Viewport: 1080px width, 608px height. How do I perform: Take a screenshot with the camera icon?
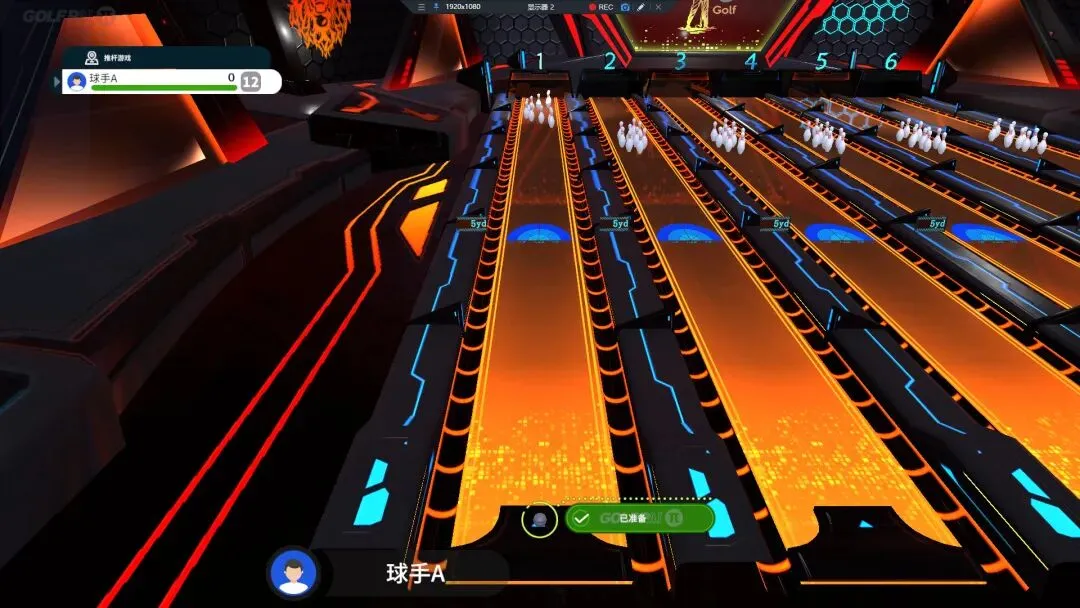point(625,6)
